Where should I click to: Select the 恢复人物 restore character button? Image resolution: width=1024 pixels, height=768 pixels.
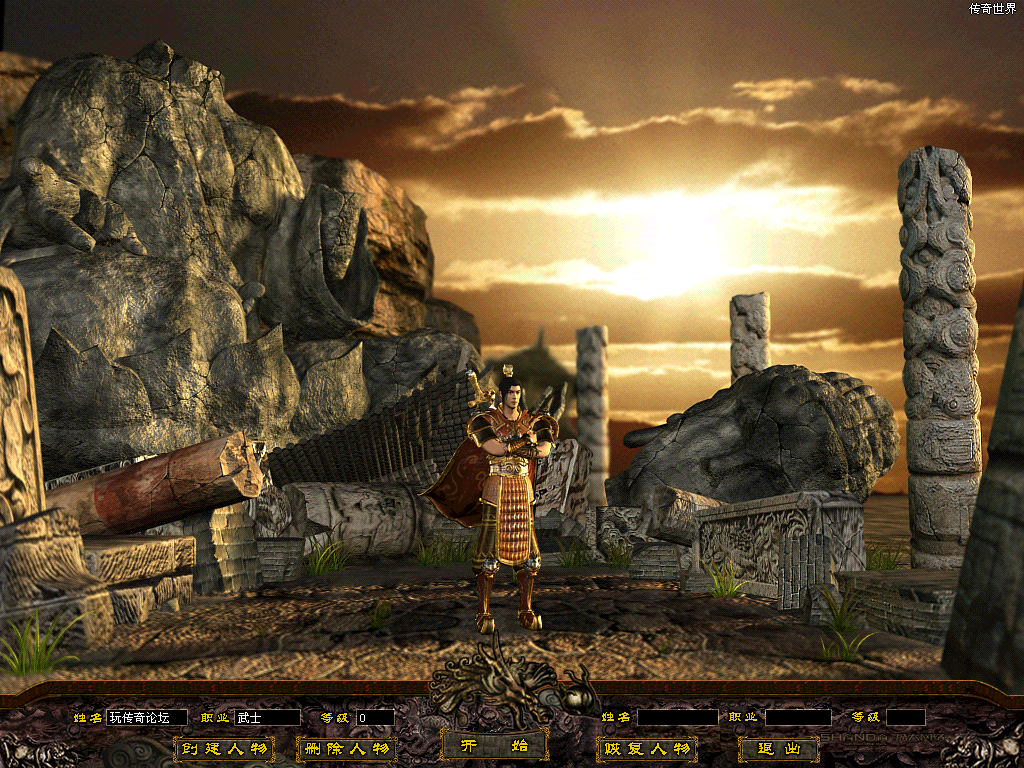(645, 749)
